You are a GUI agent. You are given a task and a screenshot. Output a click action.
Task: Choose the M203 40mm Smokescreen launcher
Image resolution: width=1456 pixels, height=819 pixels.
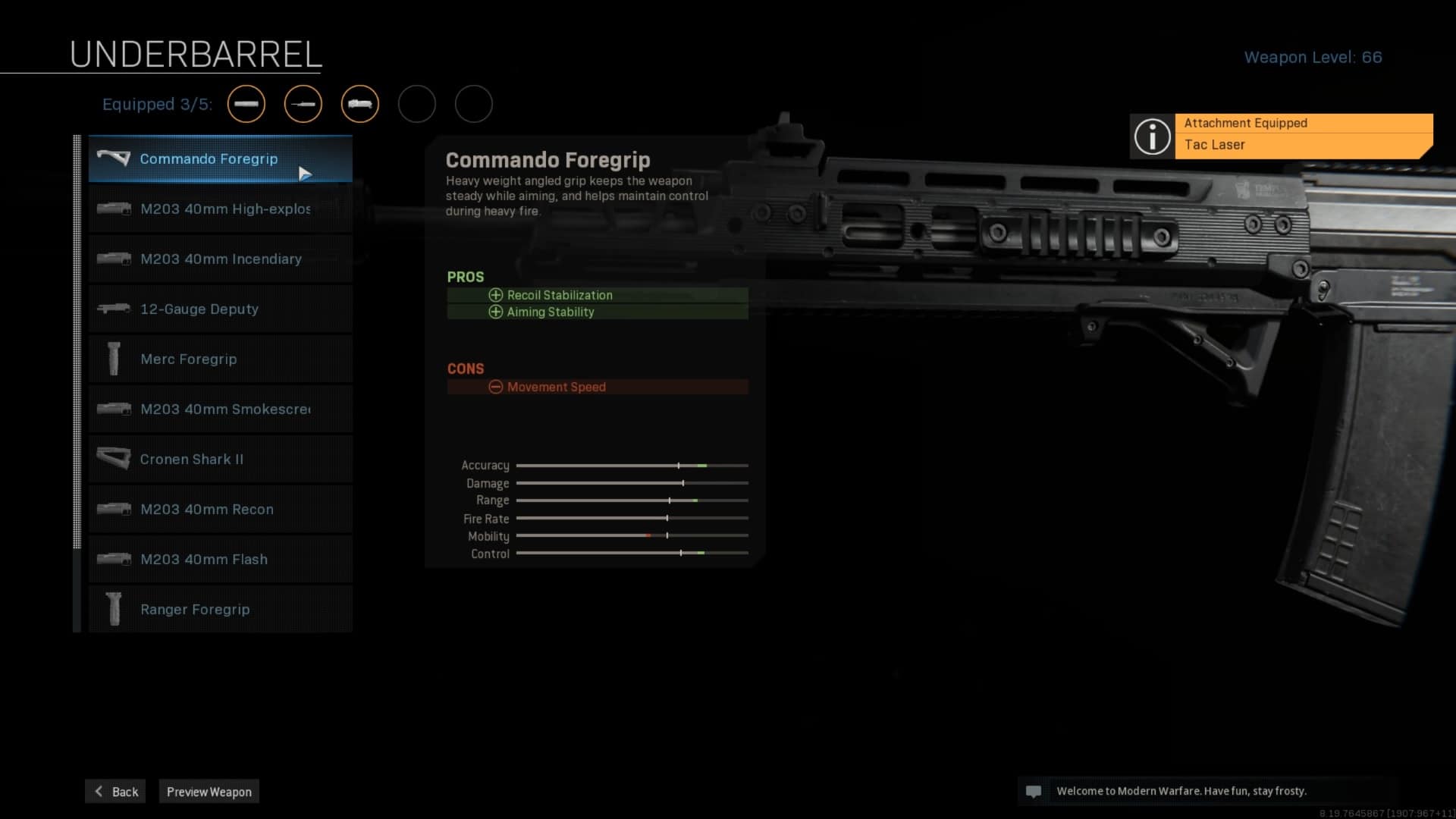(x=220, y=409)
